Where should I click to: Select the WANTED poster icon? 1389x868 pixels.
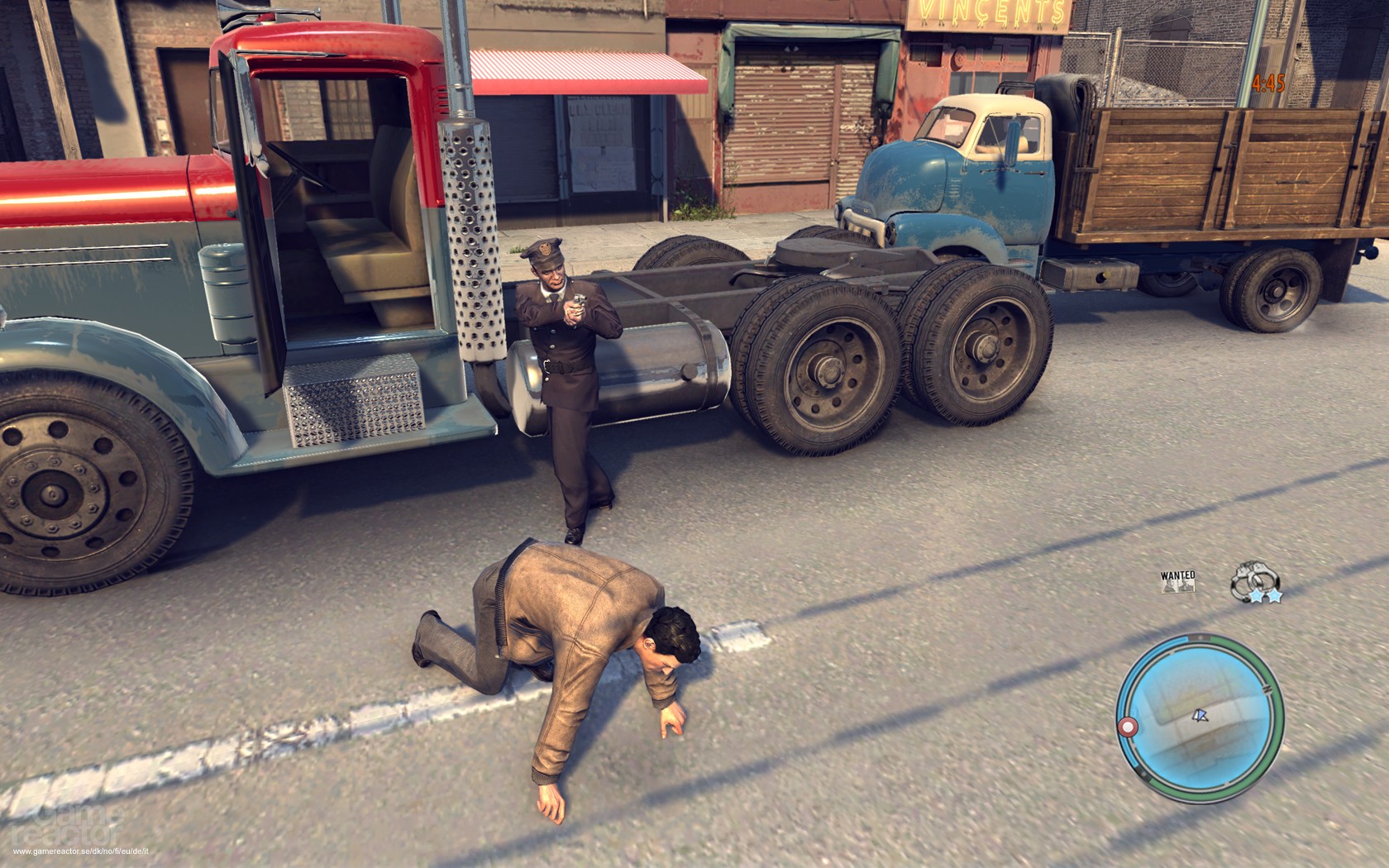coord(1177,581)
